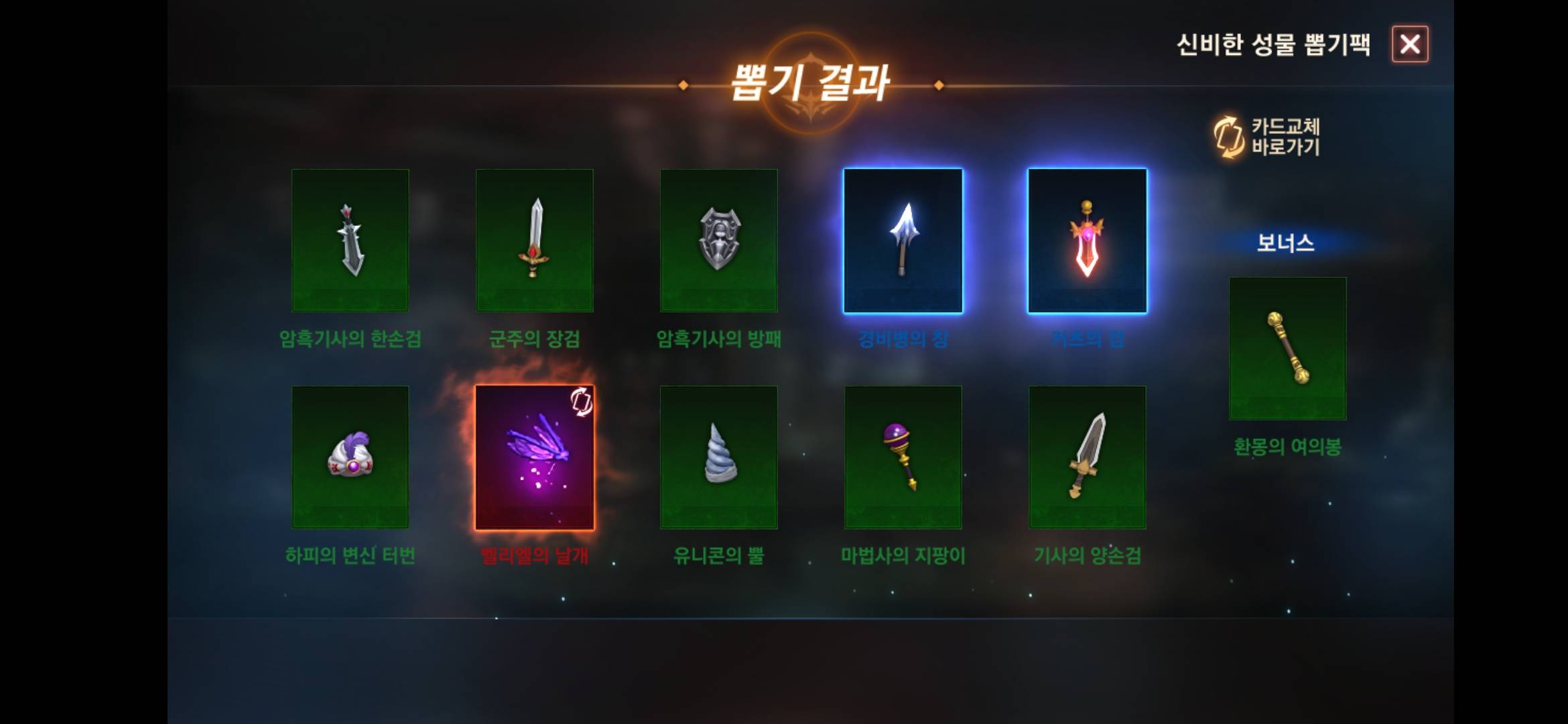
Task: Select the 군주의 장검 sword icon
Action: [x=534, y=241]
